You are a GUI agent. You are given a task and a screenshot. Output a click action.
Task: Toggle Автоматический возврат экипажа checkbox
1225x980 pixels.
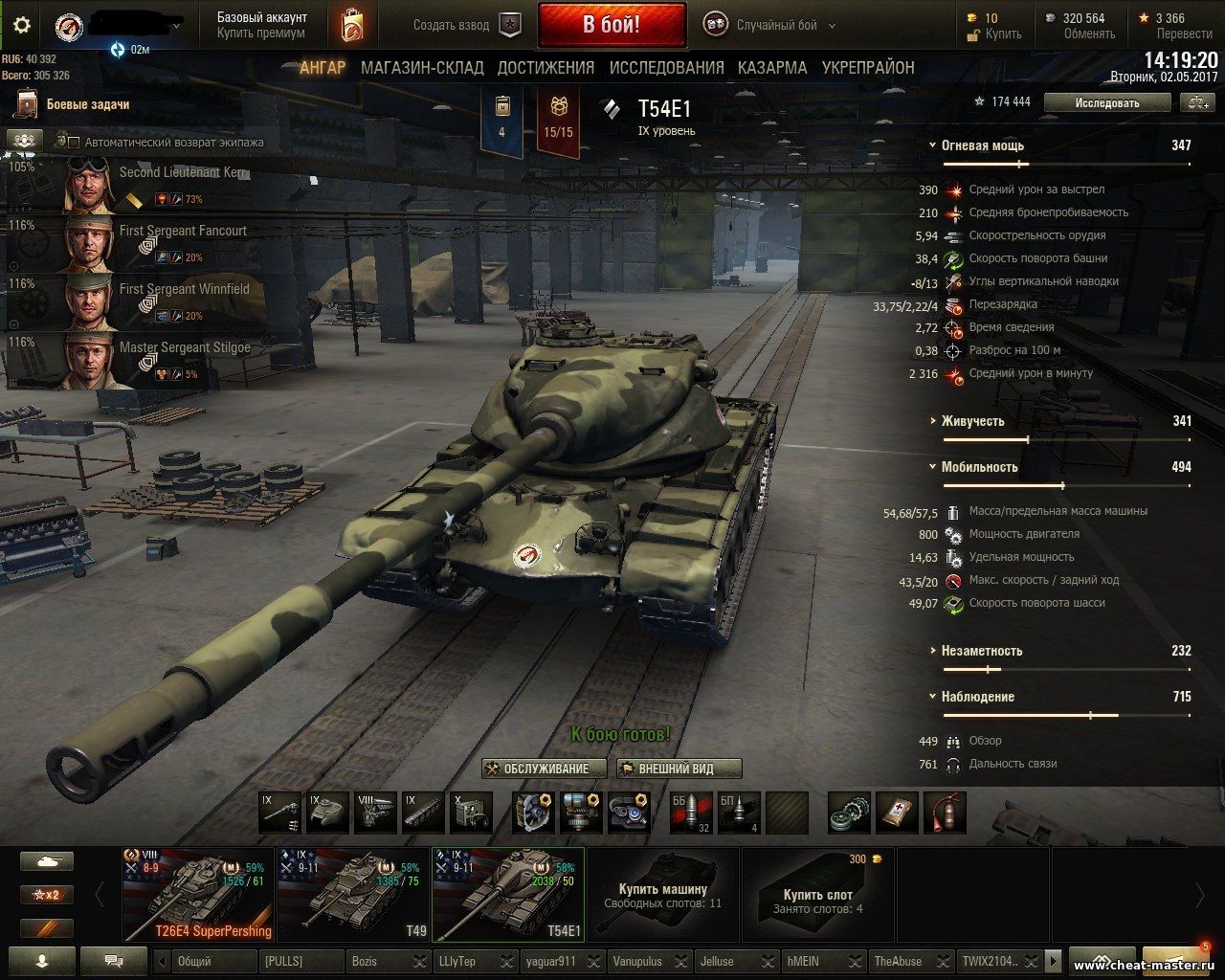[x=74, y=142]
